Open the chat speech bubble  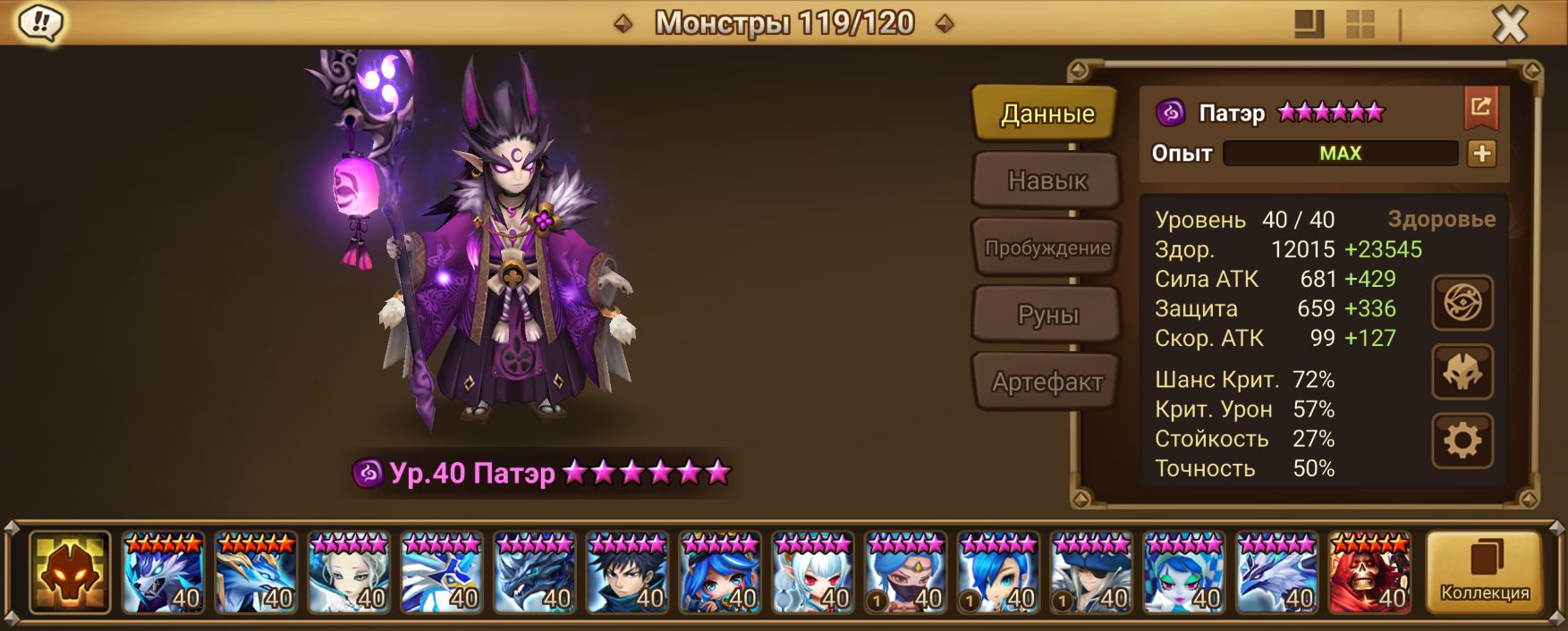39,23
